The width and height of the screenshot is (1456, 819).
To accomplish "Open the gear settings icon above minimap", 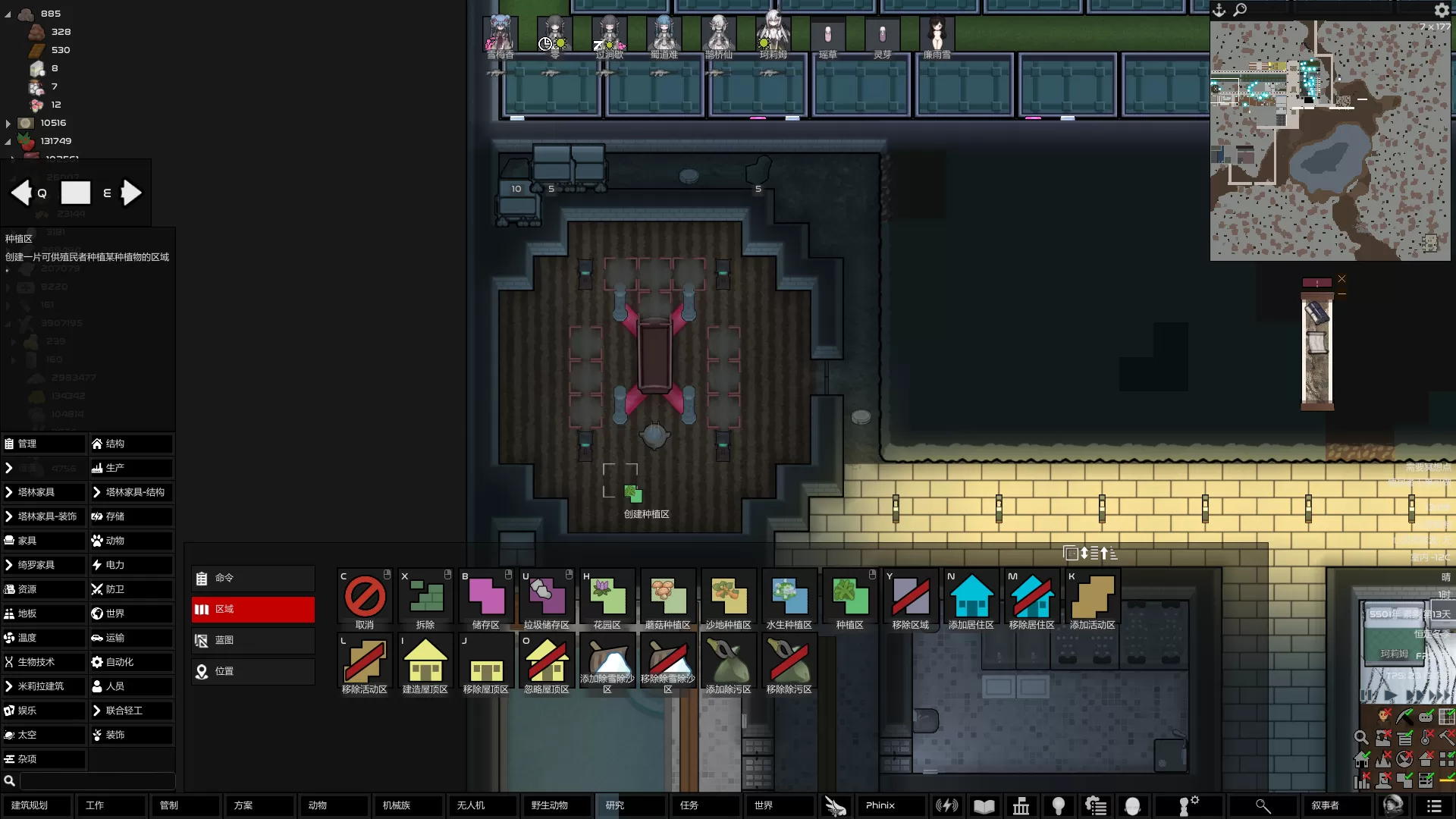I will point(1442,10).
